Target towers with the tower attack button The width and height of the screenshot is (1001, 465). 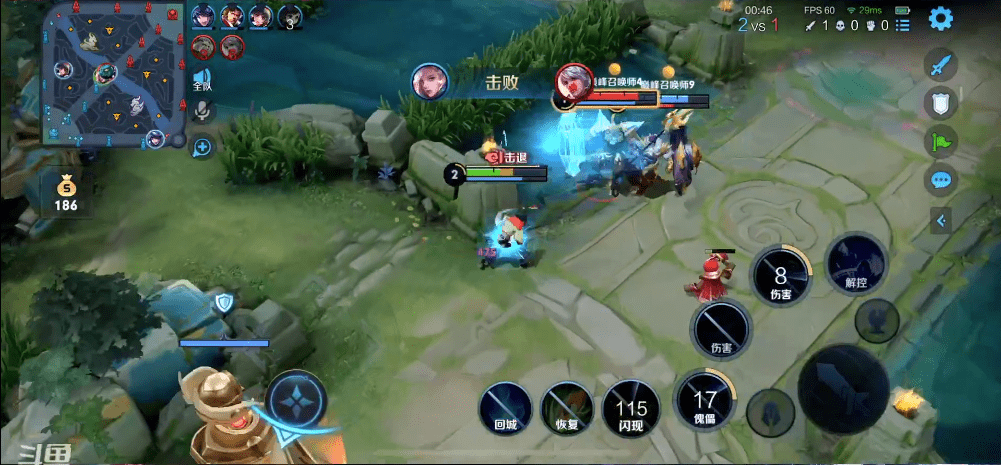coord(877,321)
